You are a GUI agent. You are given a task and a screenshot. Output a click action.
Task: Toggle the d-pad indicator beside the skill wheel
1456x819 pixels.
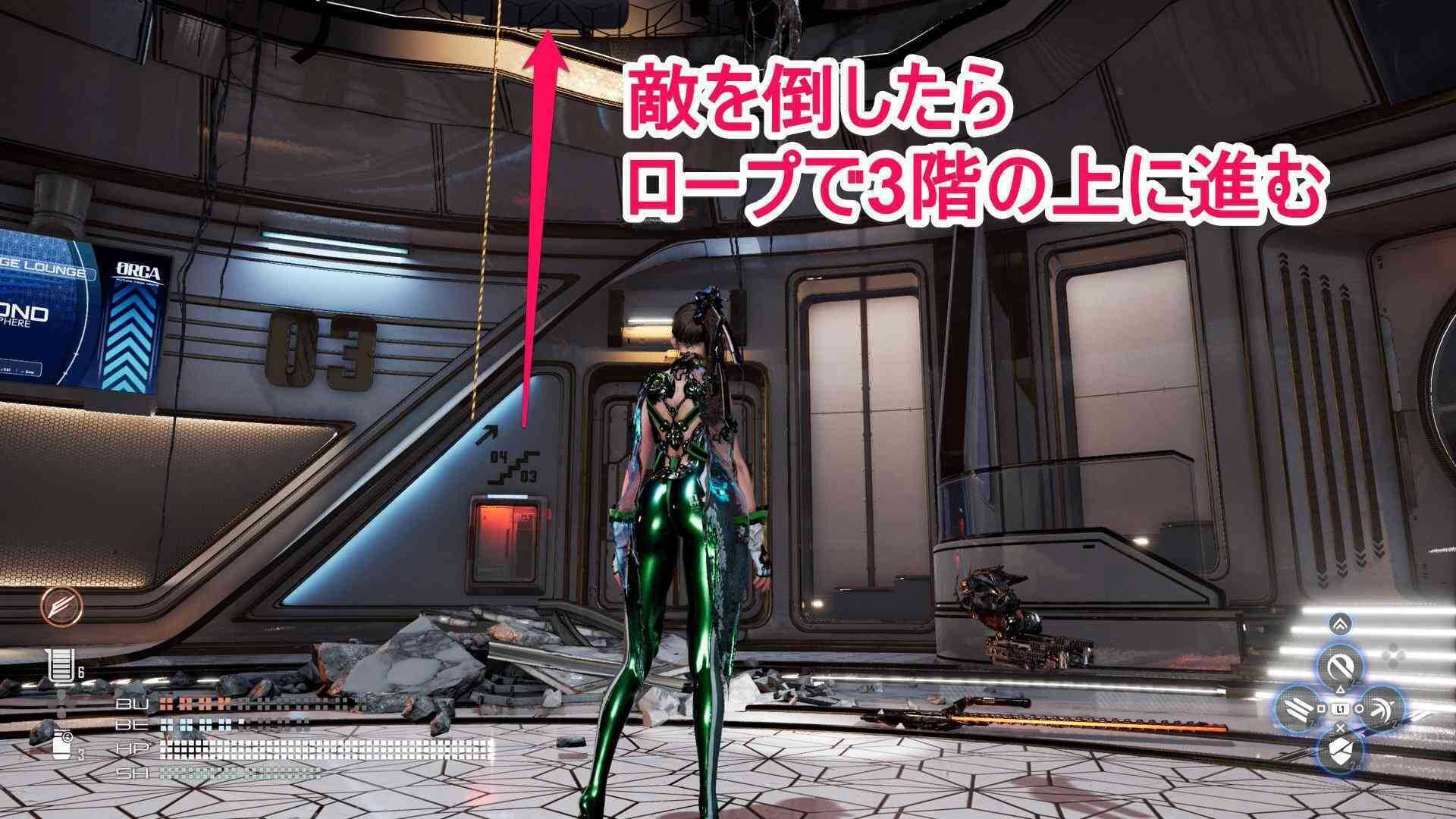point(1394,654)
